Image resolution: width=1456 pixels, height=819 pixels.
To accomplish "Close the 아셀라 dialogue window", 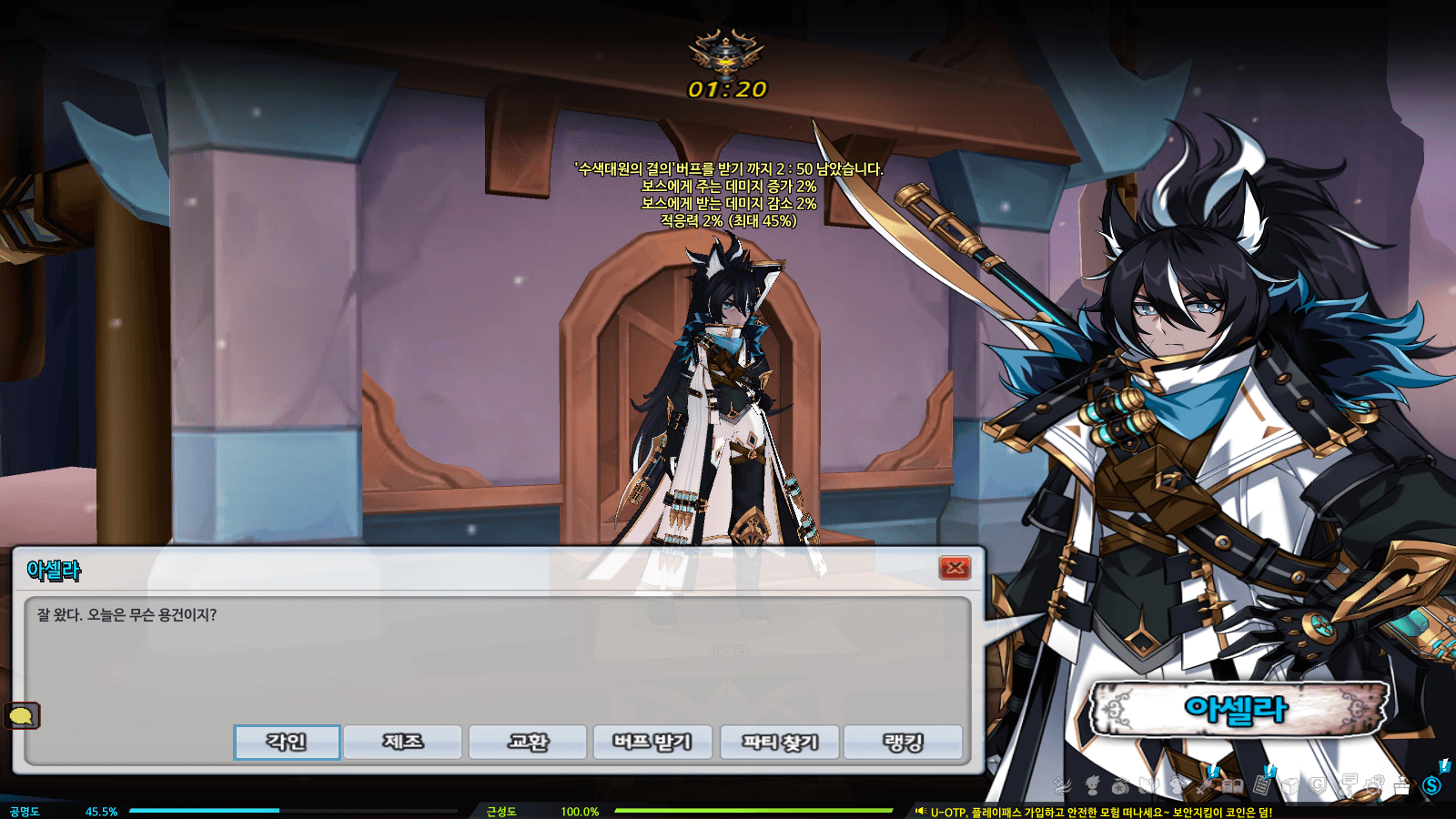I will click(x=955, y=568).
